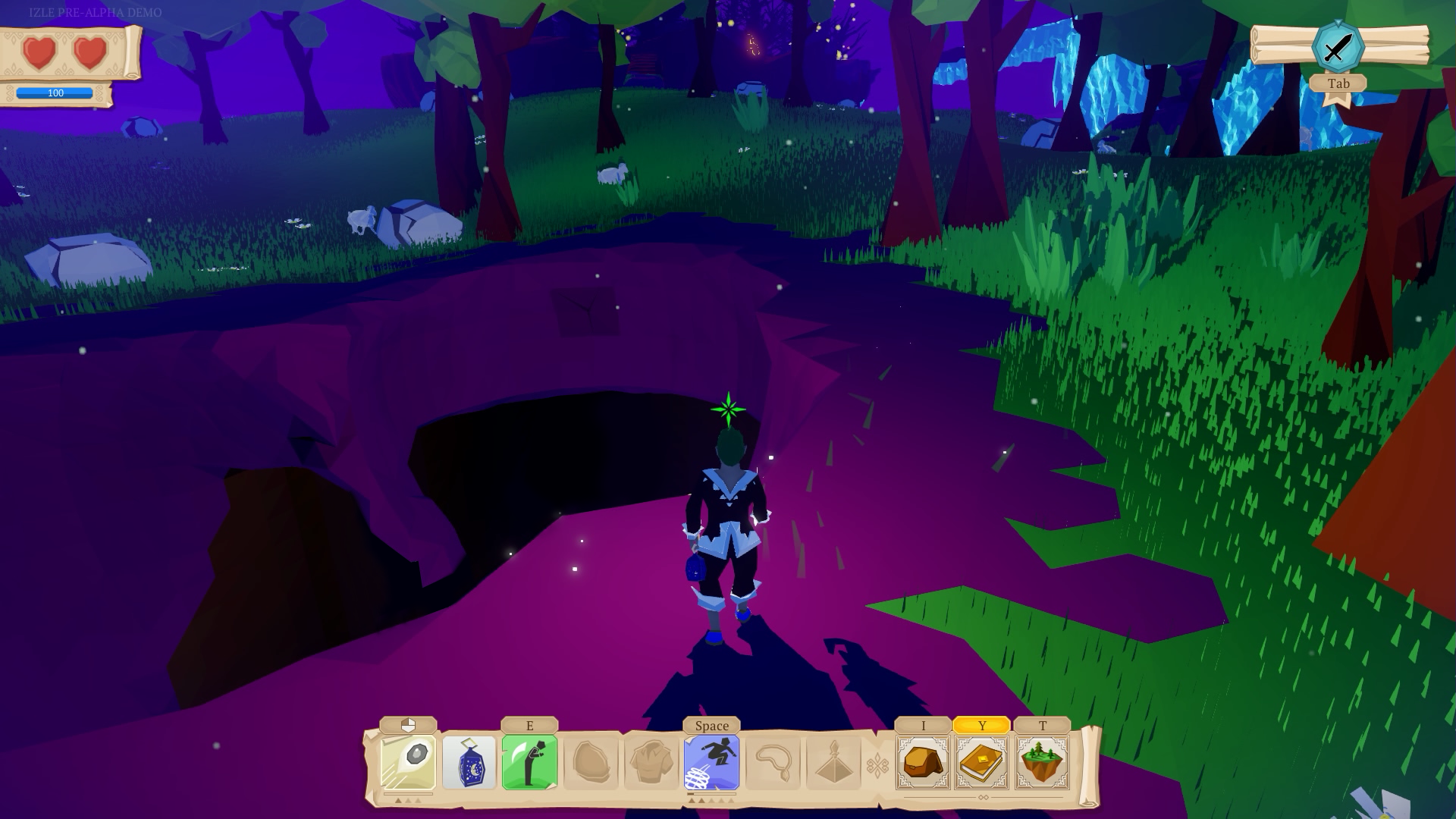Select the blue moon lantern slot
Screen dimensions: 1456x819
point(469,762)
